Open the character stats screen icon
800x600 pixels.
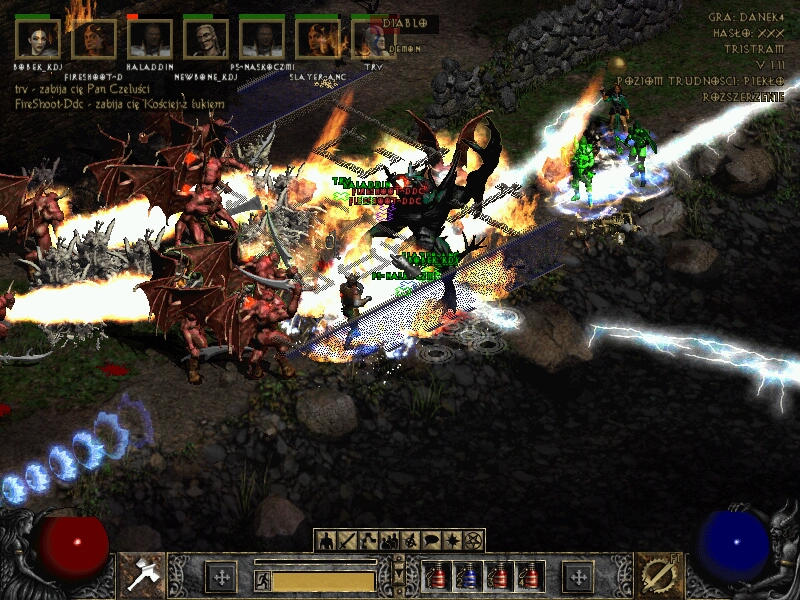[x=325, y=541]
